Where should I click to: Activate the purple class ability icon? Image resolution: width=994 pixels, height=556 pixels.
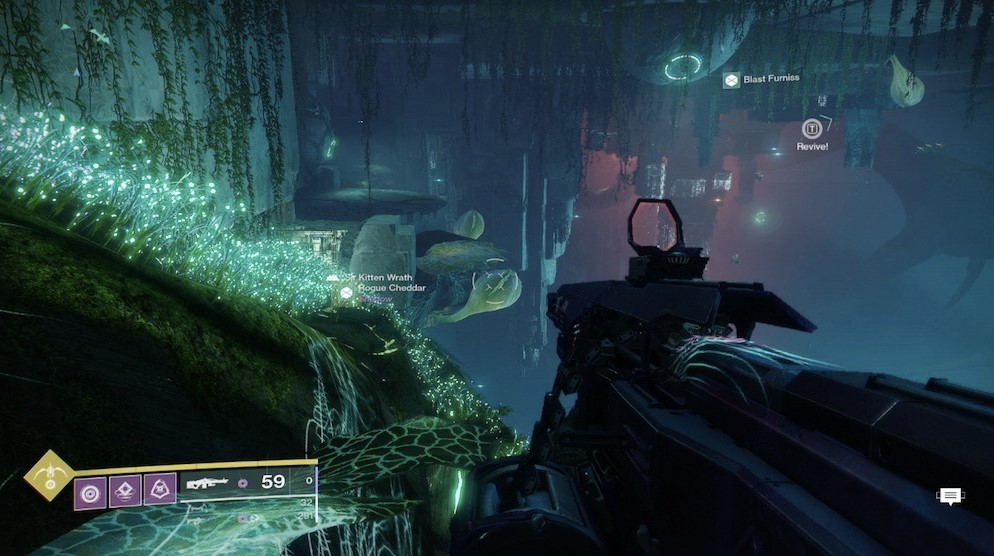[x=160, y=489]
